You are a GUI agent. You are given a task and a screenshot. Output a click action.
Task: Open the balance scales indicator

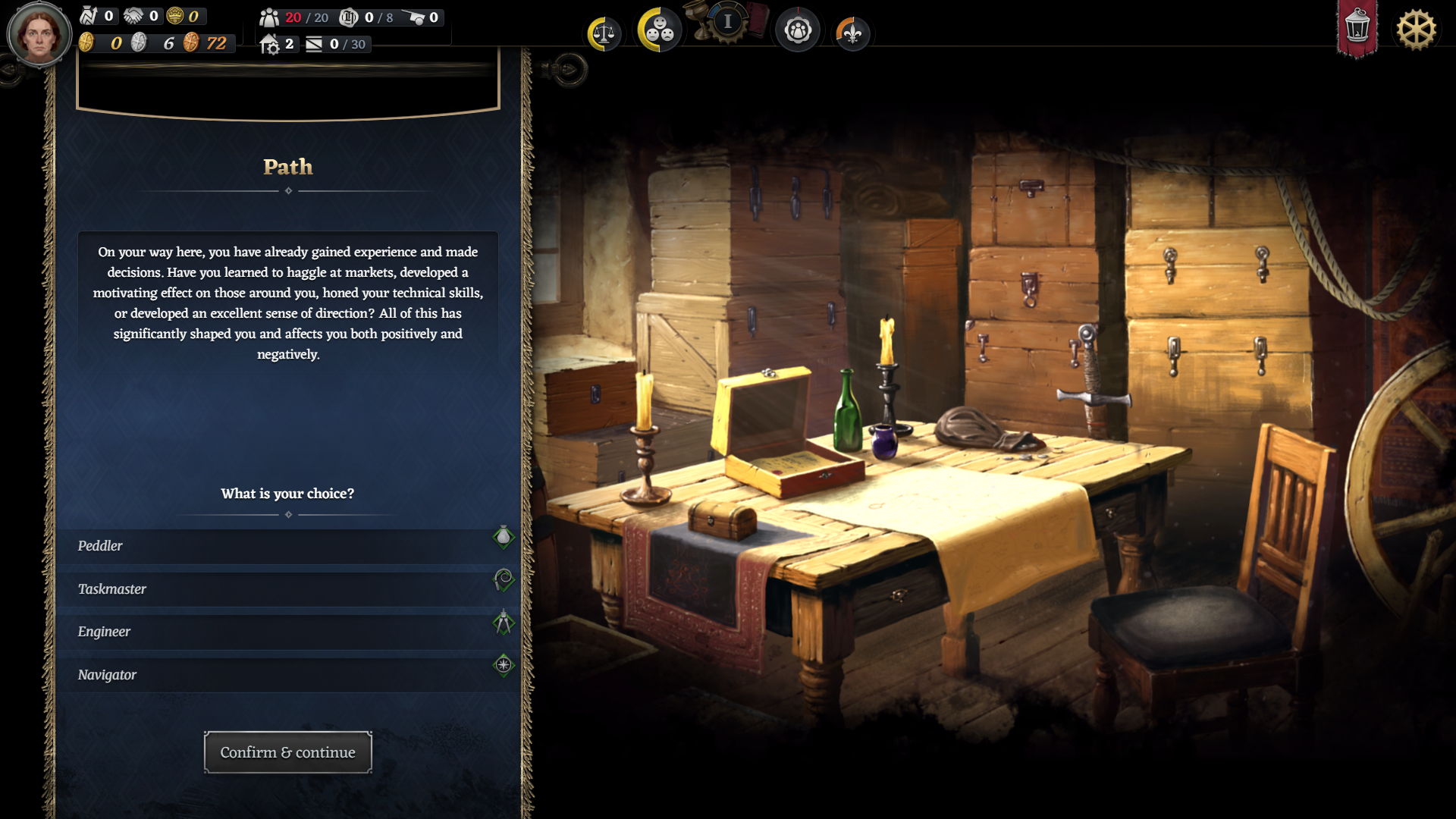[604, 33]
